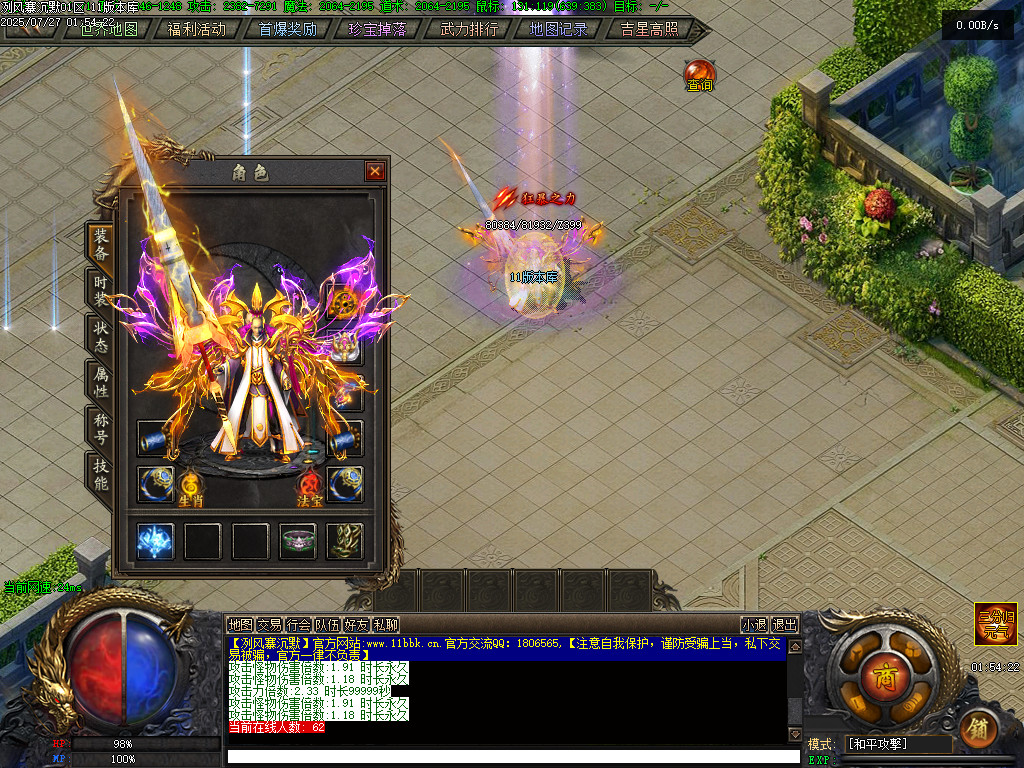Switch to the 属性 attributes tab

click(101, 381)
